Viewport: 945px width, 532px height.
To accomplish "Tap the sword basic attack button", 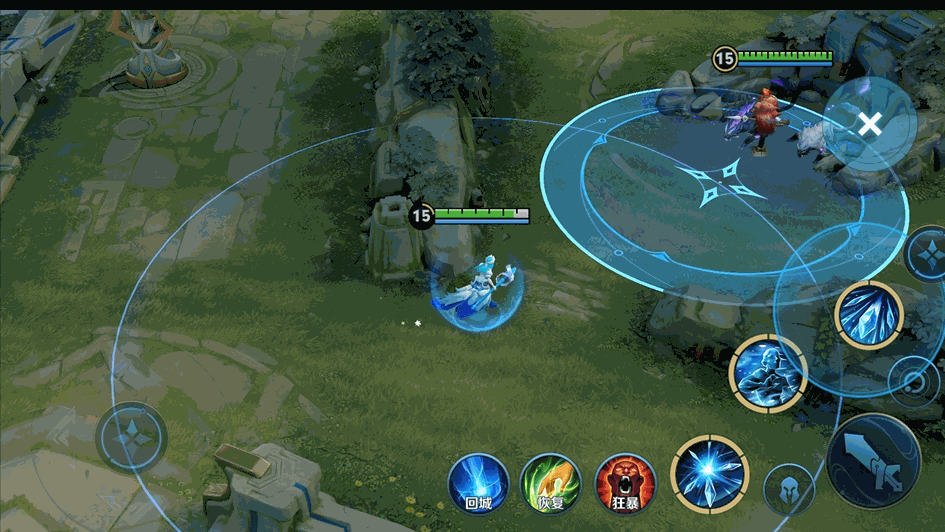I will click(874, 461).
